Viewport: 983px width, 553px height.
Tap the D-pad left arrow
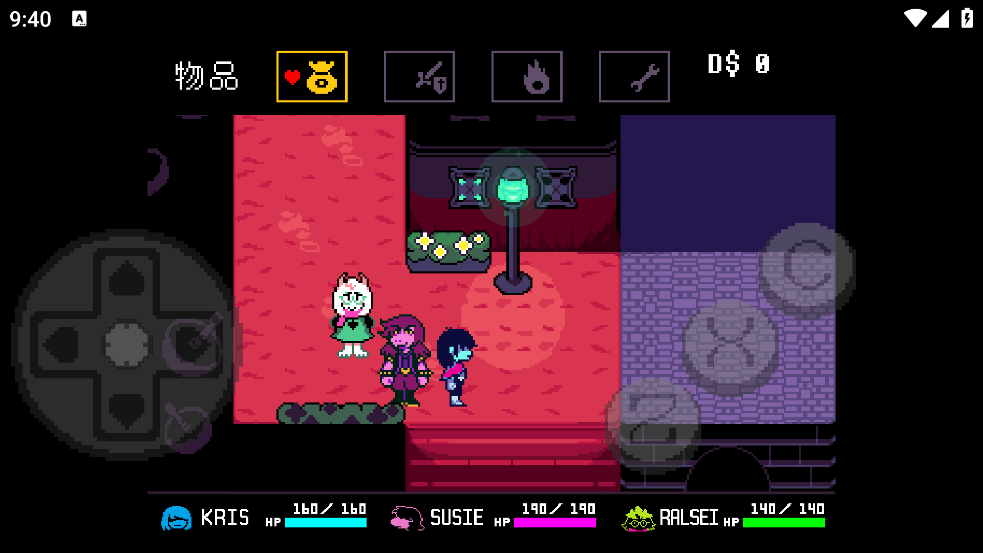(60, 344)
